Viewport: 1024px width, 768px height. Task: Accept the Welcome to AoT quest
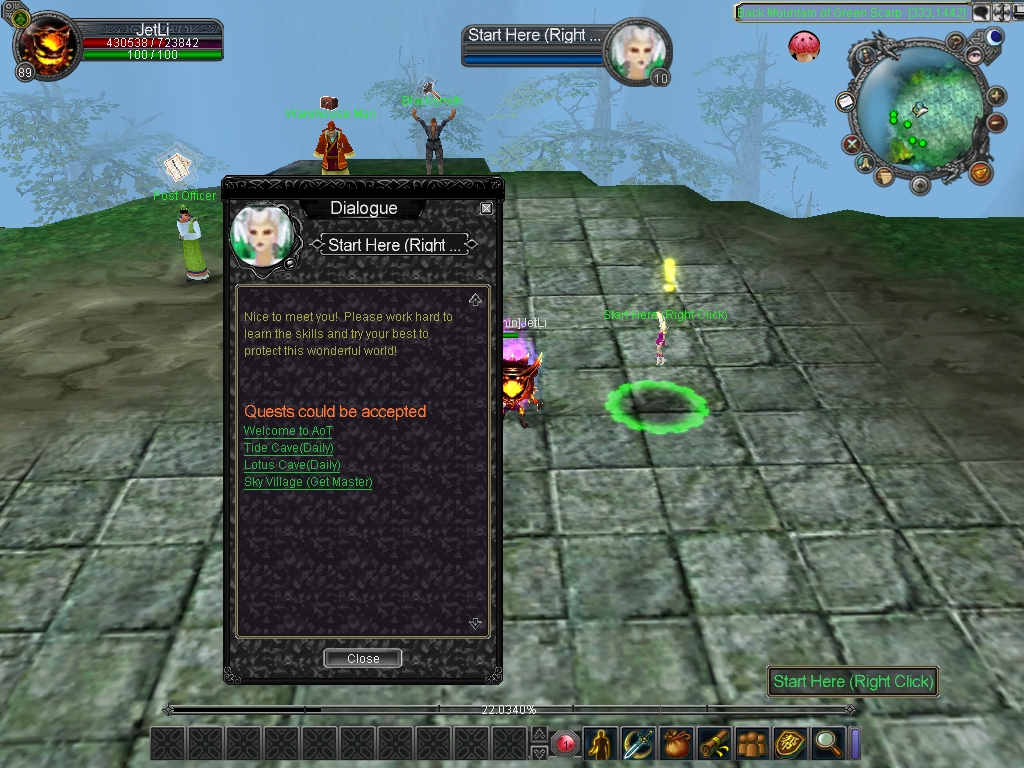point(288,431)
